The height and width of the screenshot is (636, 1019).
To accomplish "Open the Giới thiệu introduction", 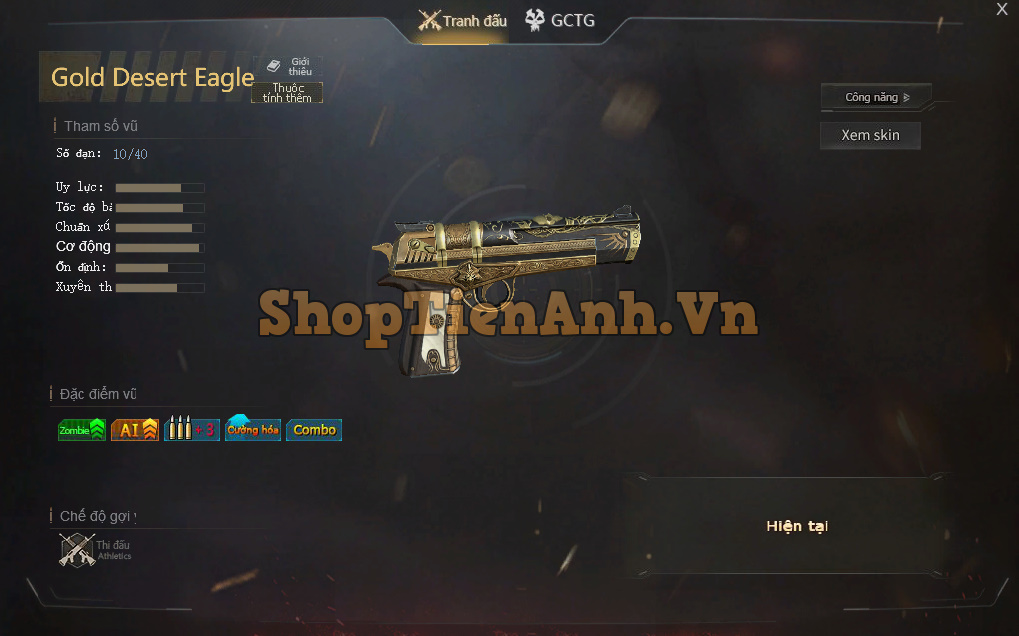I will click(x=289, y=66).
